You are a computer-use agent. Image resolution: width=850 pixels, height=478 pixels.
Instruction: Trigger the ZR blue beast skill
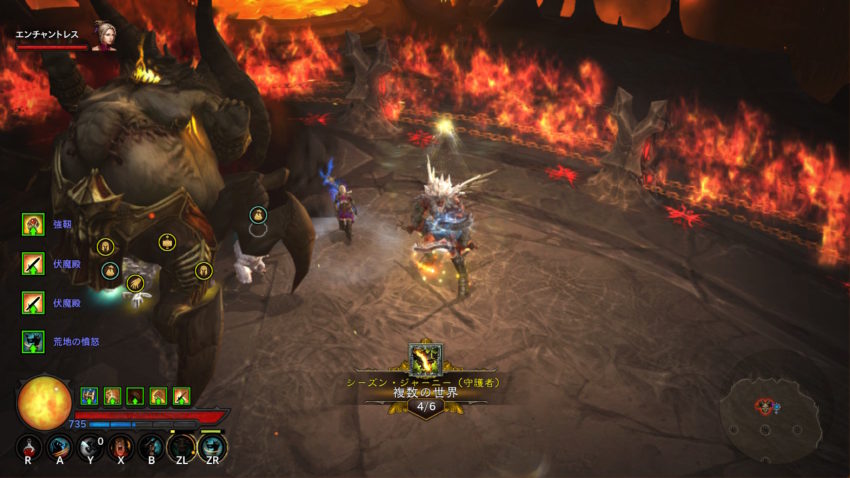tap(212, 447)
